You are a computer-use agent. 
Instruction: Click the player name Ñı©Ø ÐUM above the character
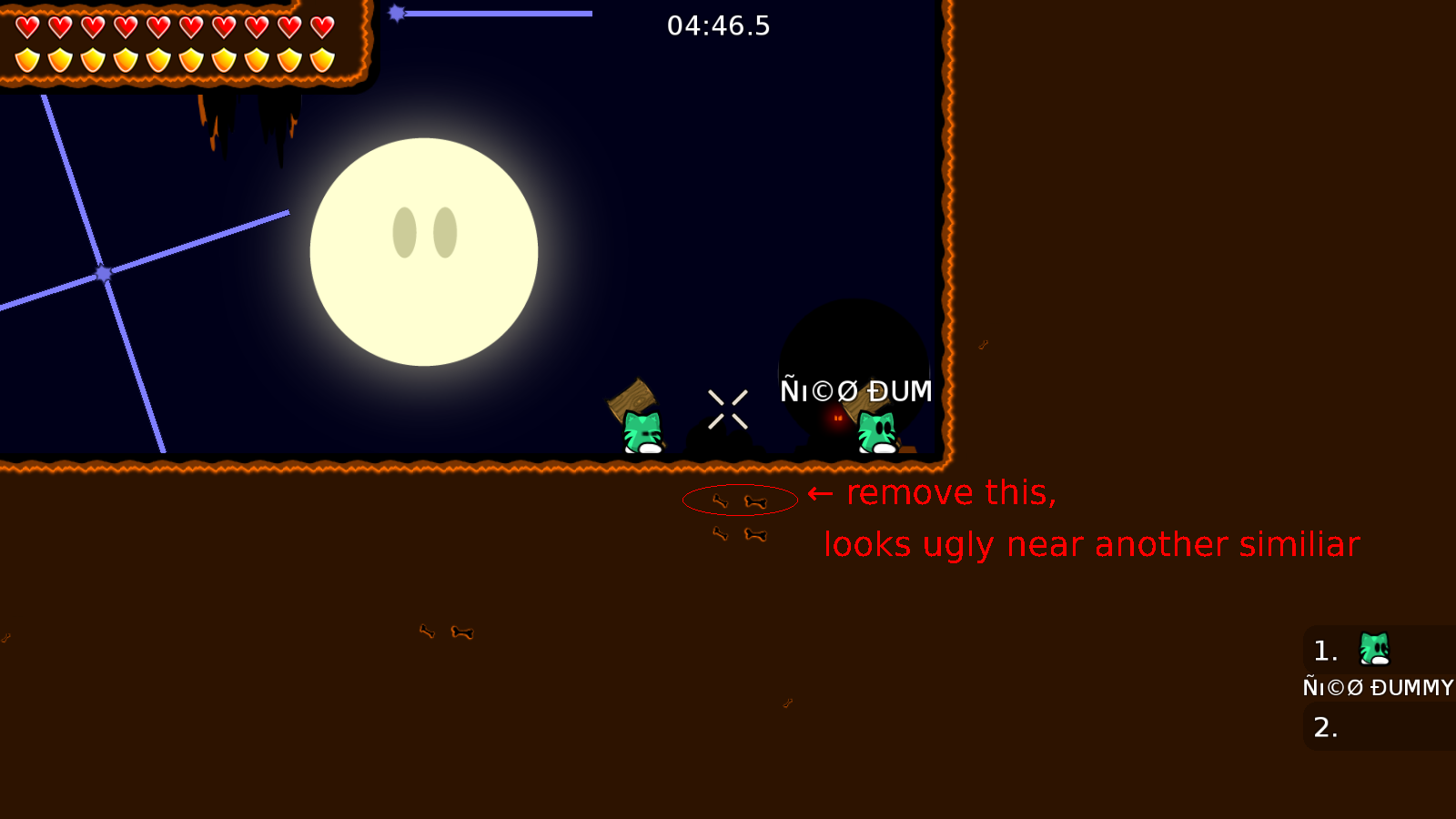pos(856,390)
